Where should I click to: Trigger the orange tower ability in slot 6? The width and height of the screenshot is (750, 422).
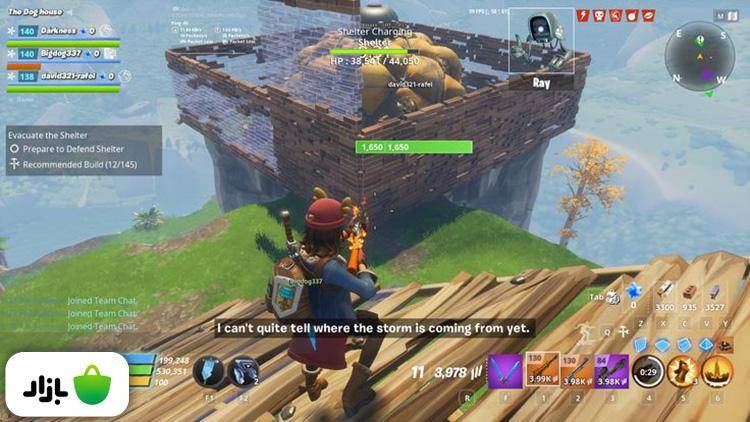tap(717, 371)
